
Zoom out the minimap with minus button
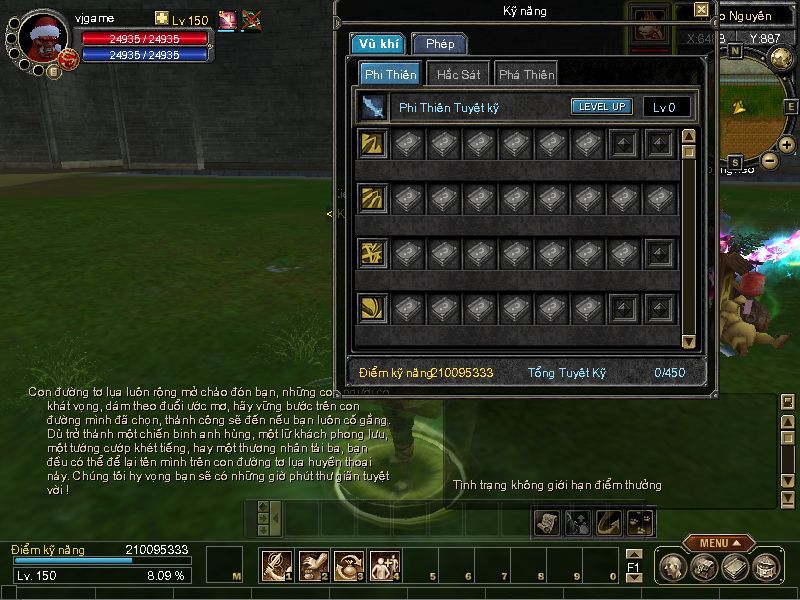click(x=769, y=159)
